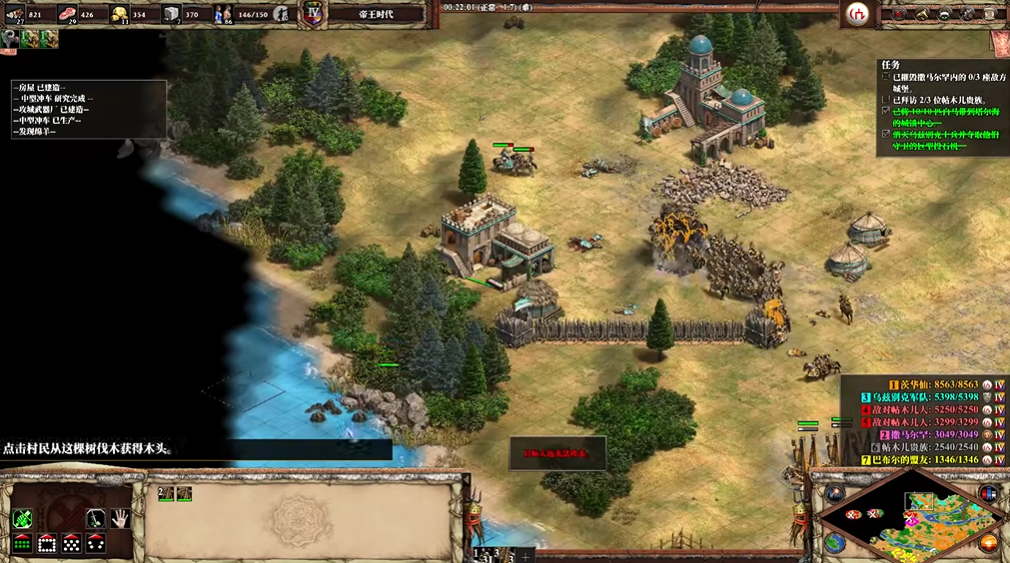The height and width of the screenshot is (563, 1010).
Task: Choose the green line formation button
Action: point(22,543)
